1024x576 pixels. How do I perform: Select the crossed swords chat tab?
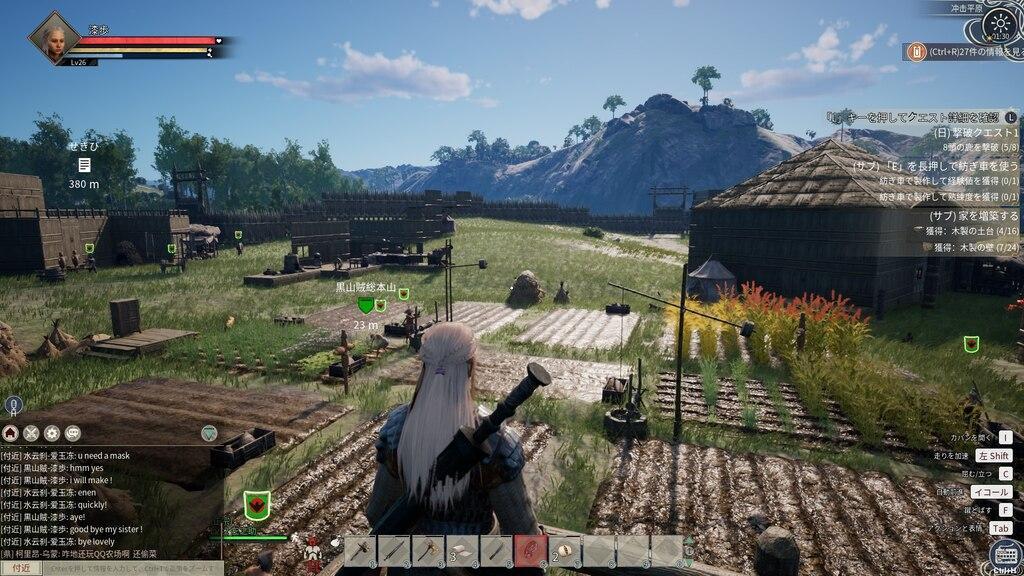click(31, 433)
